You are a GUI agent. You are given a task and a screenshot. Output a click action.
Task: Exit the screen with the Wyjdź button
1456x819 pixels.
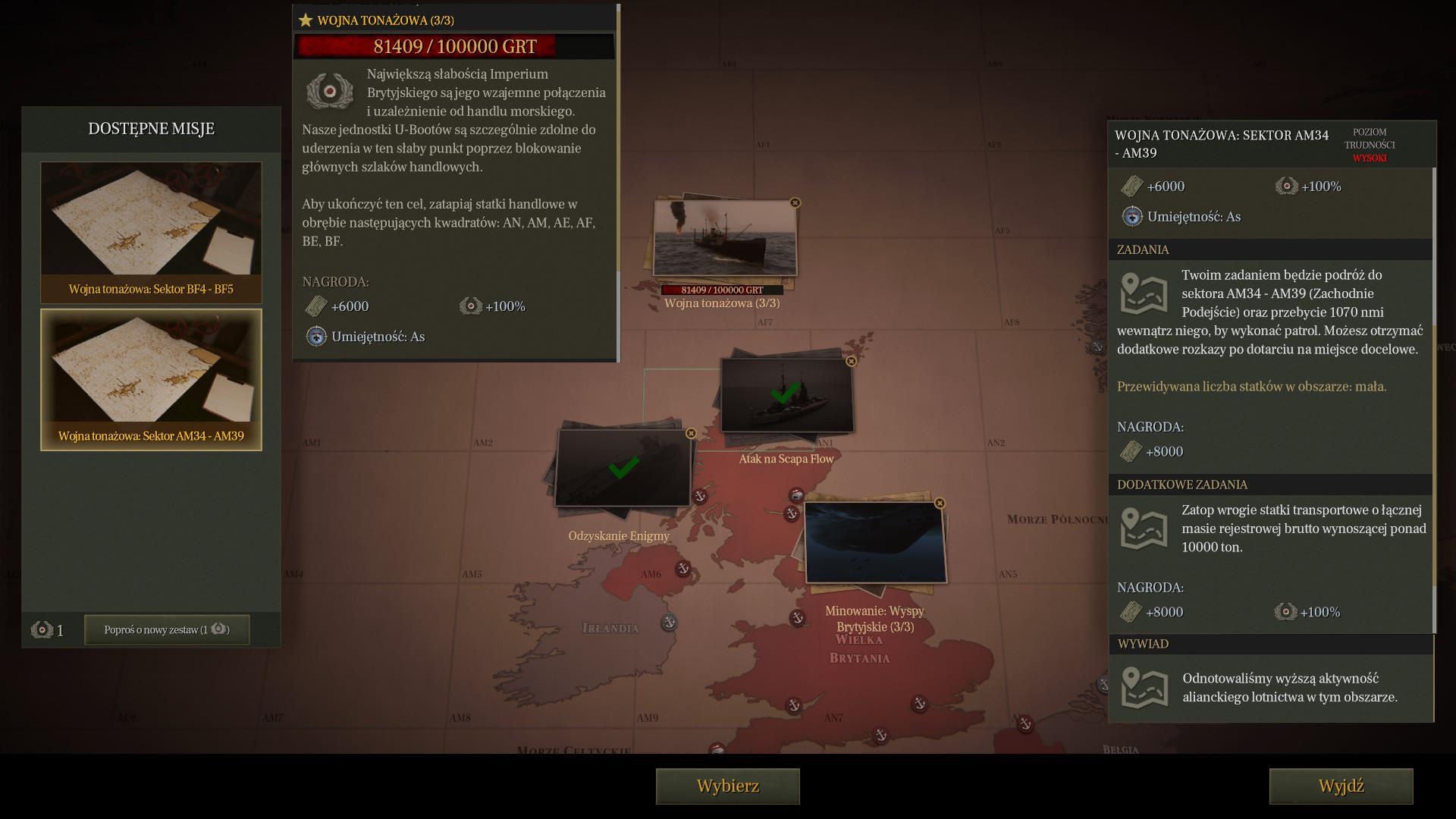pyautogui.click(x=1341, y=786)
